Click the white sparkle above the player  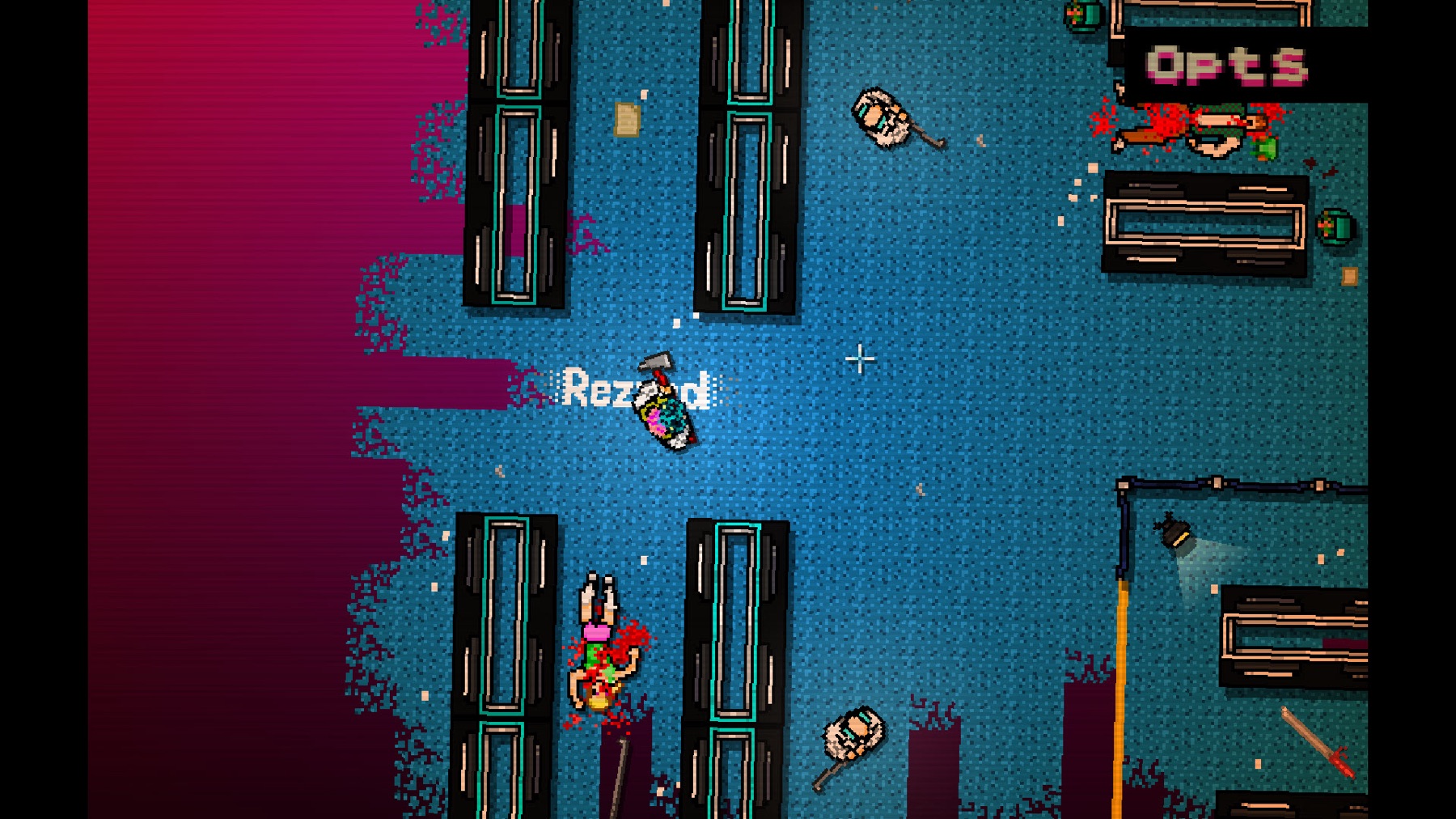675,324
